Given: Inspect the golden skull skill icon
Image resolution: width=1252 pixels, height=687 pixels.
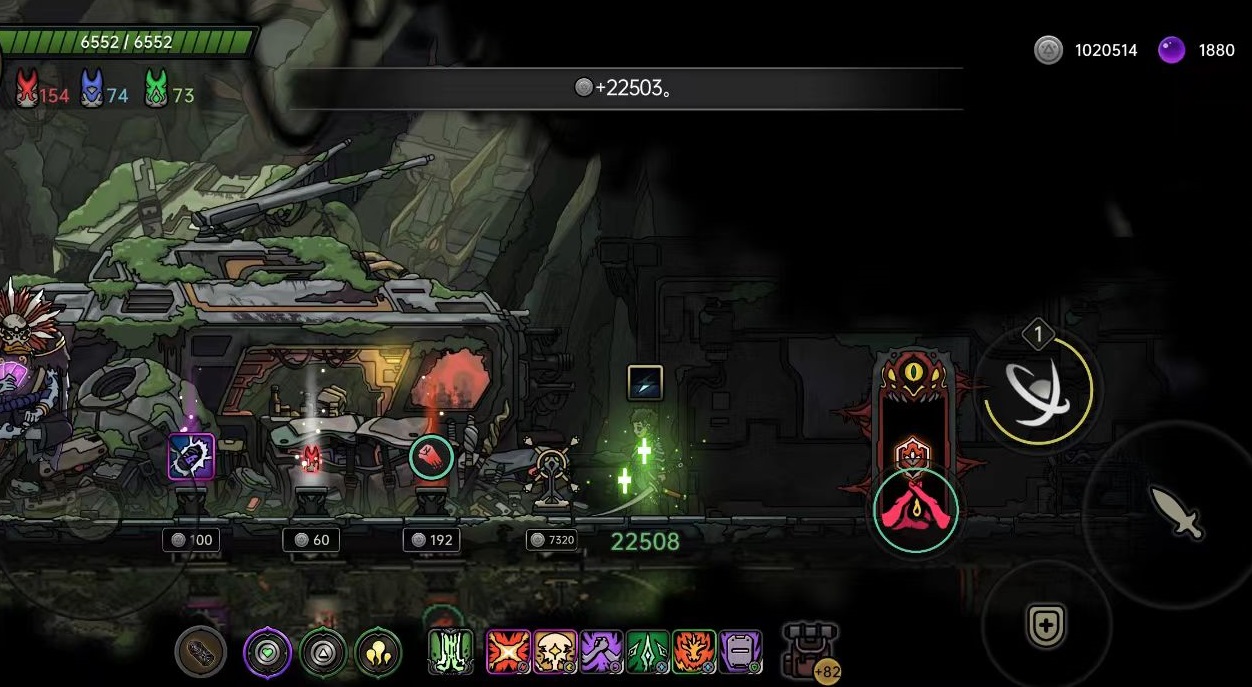Looking at the screenshot, I should coord(555,652).
